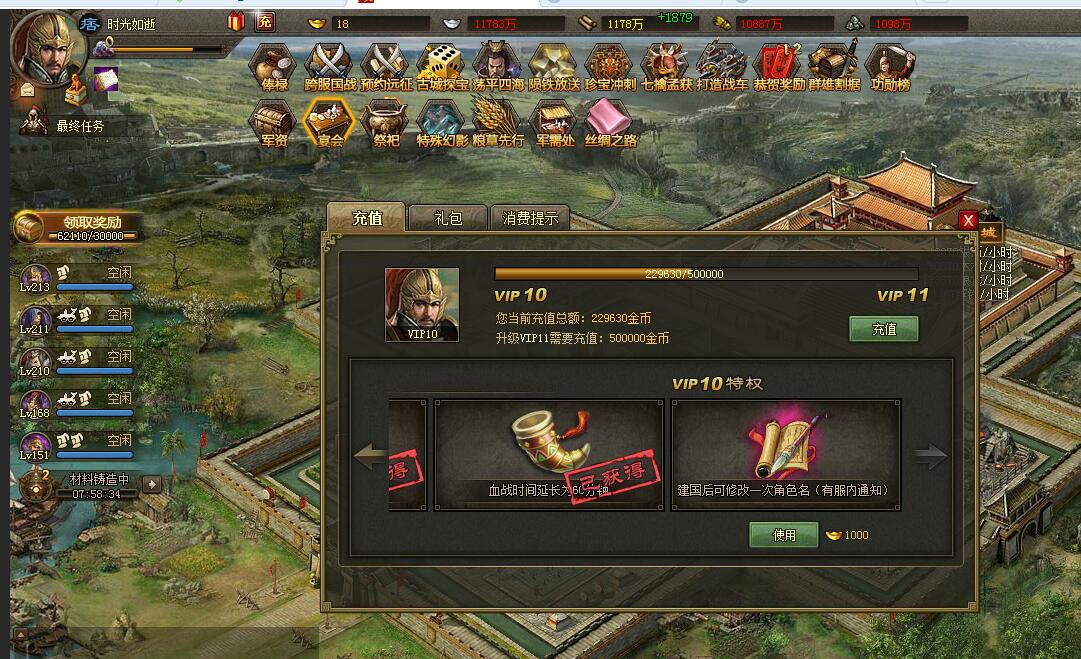Show previous VIP privilege with left arrow
Image resolution: width=1081 pixels, height=659 pixels.
coord(370,457)
